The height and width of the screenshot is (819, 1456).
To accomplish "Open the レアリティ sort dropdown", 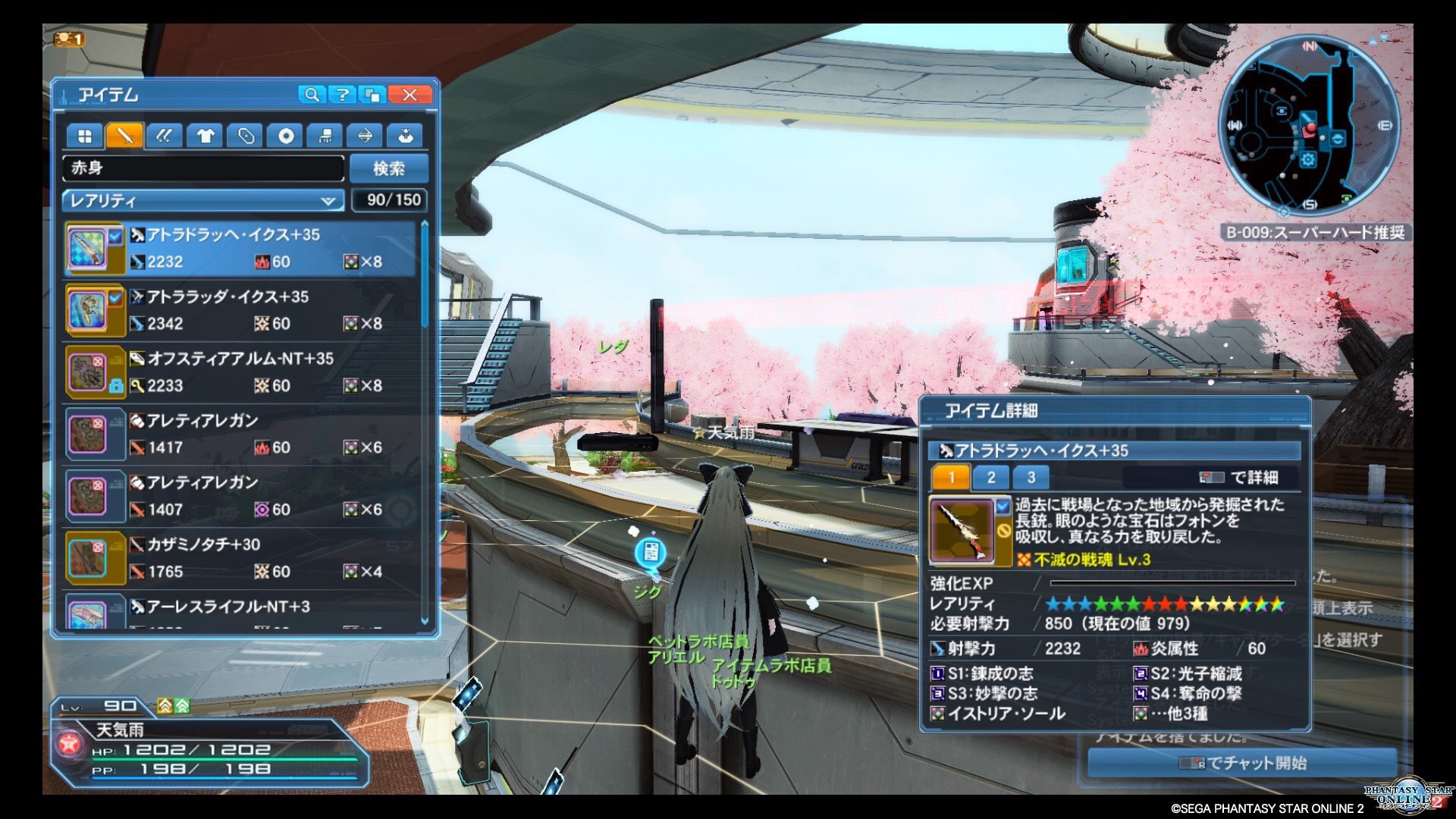I will coord(202,201).
